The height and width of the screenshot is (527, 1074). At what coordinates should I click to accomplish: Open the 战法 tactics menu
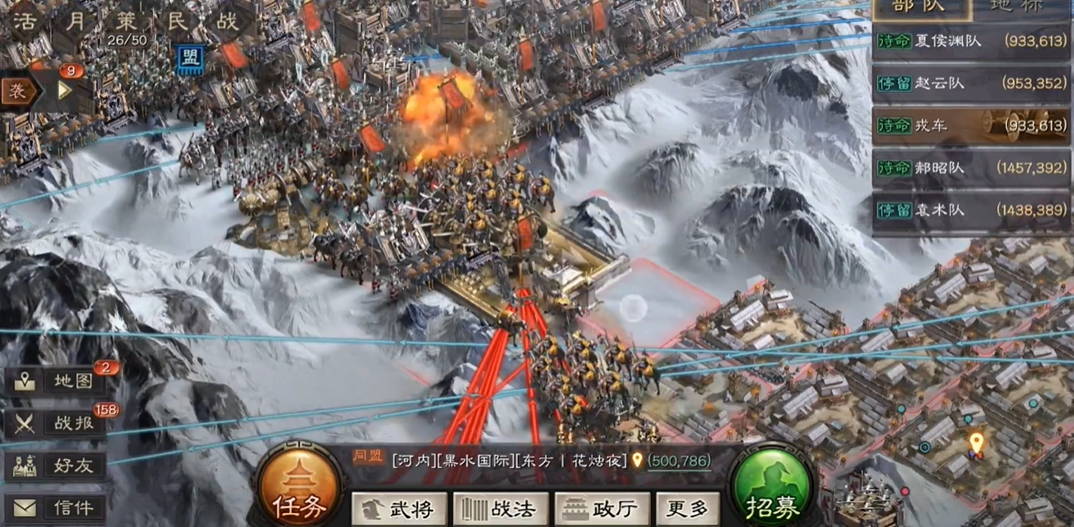pos(502,509)
